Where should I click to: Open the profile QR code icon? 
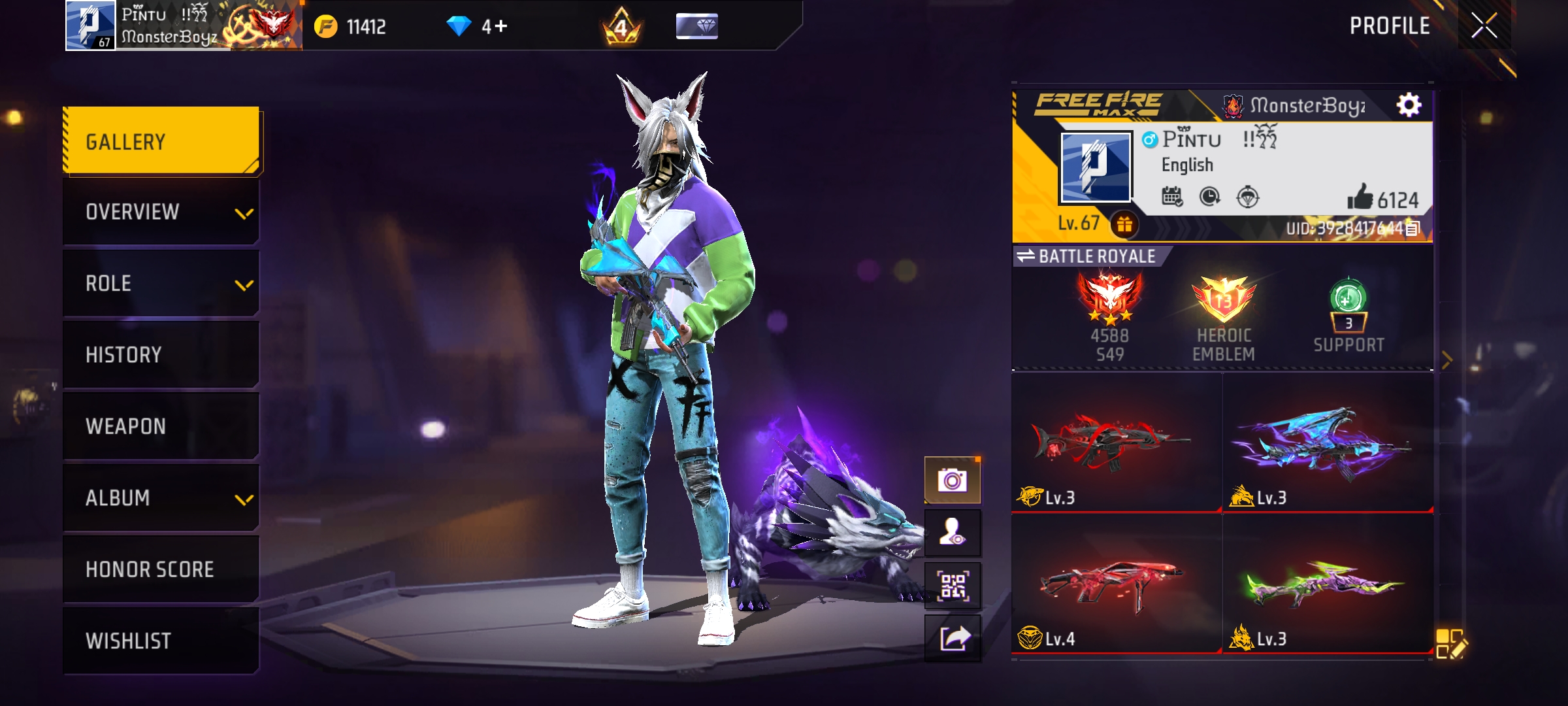pyautogui.click(x=953, y=585)
